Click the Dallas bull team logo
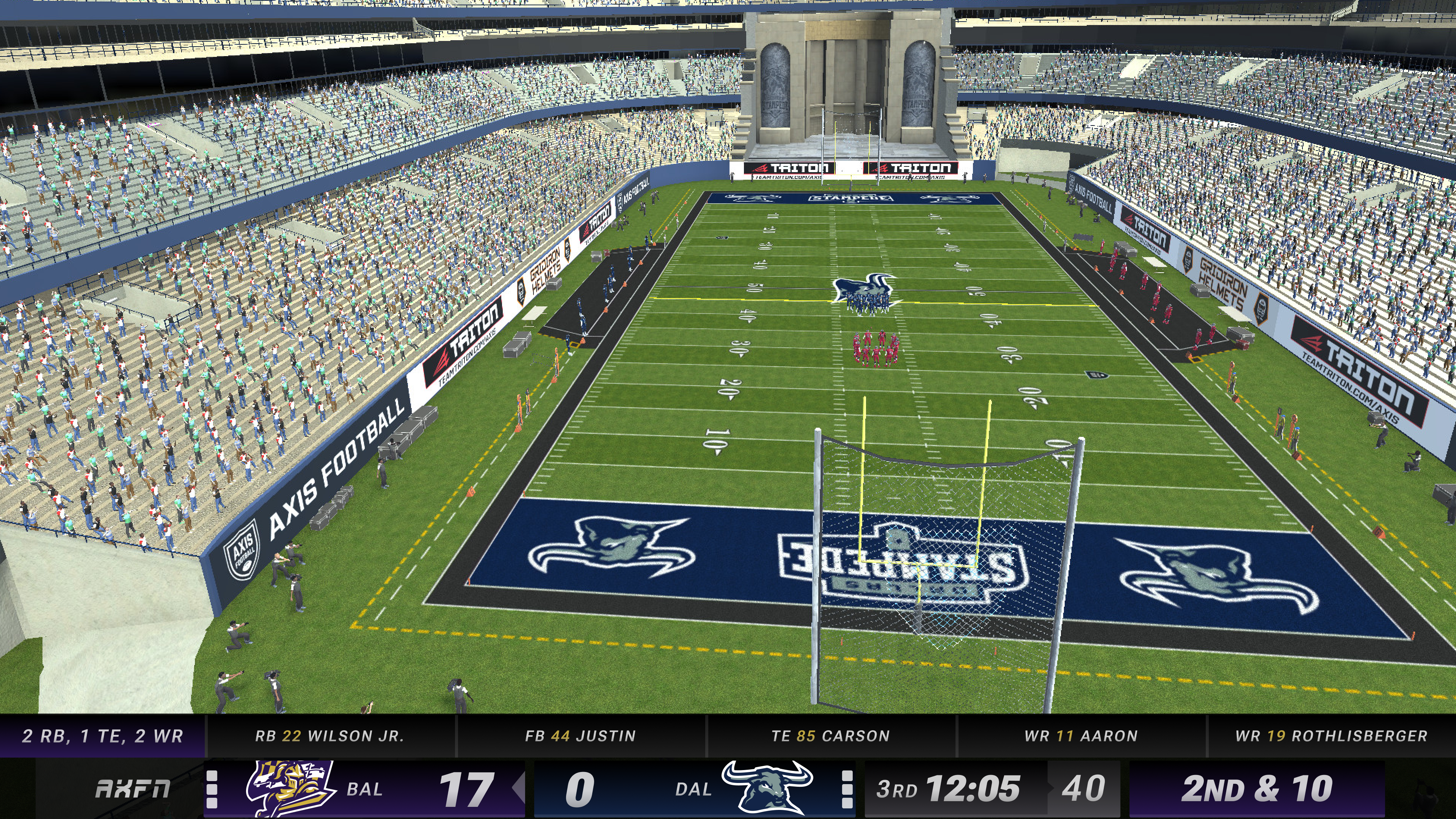 [767, 788]
